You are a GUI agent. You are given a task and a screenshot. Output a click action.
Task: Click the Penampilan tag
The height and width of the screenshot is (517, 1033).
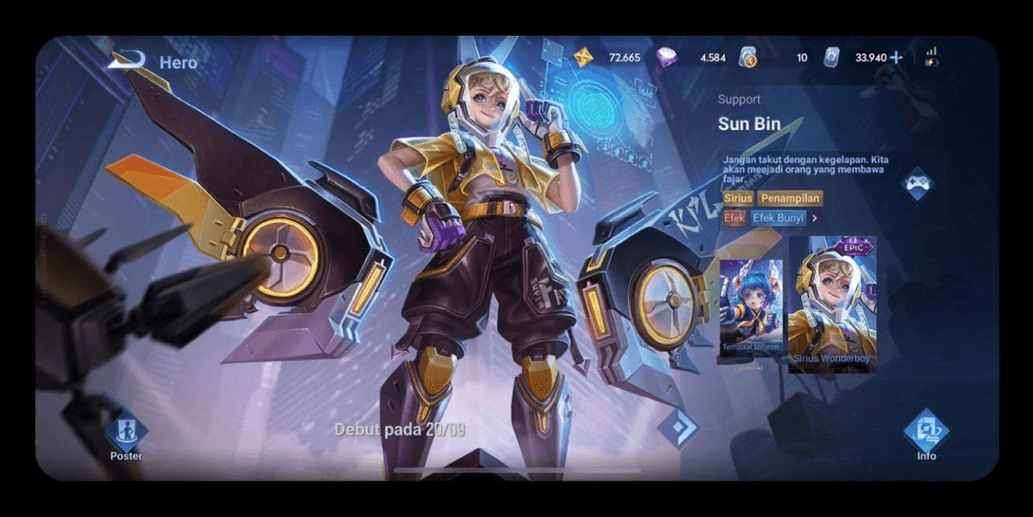click(790, 198)
